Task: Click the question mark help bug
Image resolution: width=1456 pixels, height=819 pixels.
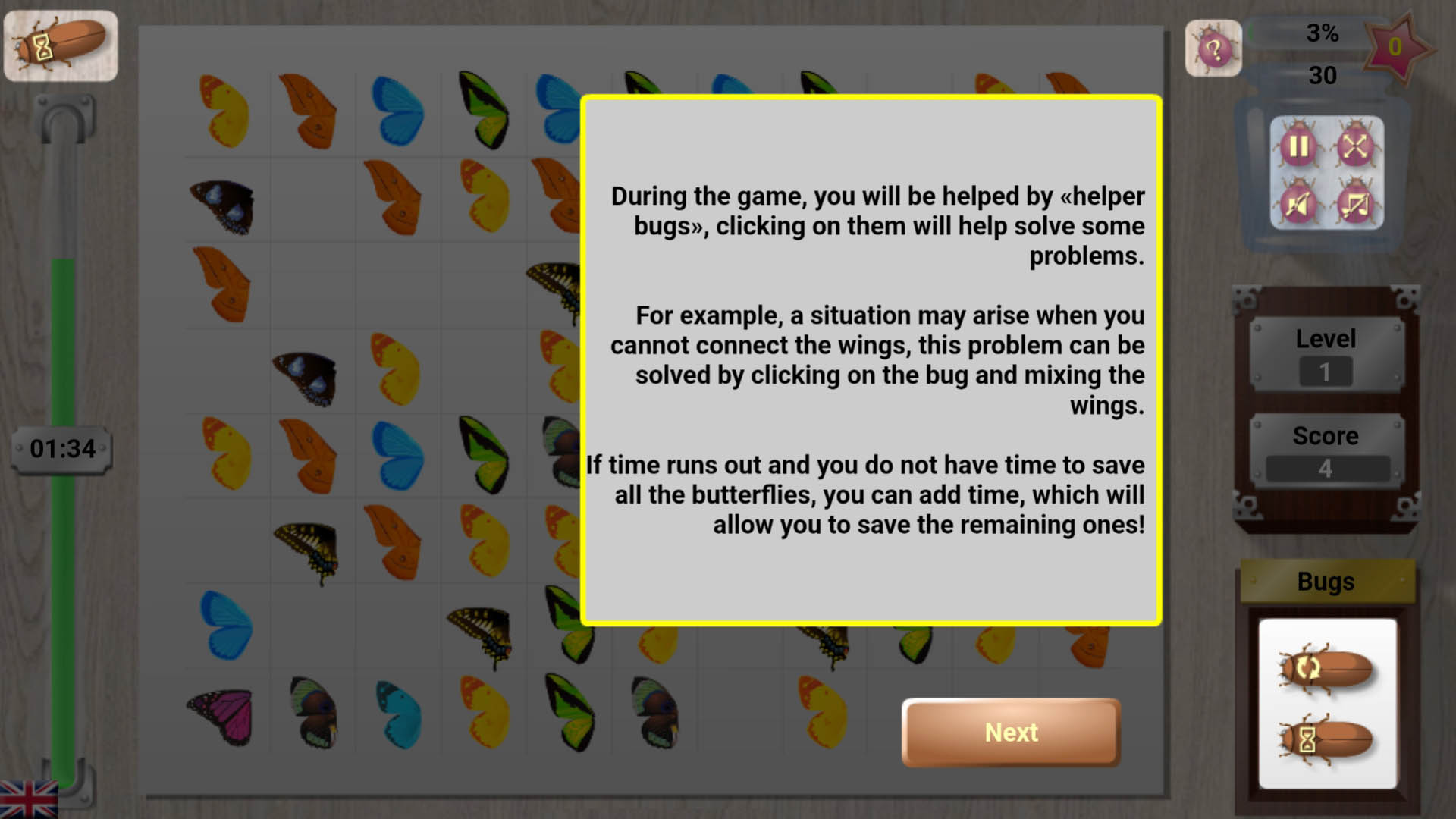Action: pyautogui.click(x=1213, y=48)
